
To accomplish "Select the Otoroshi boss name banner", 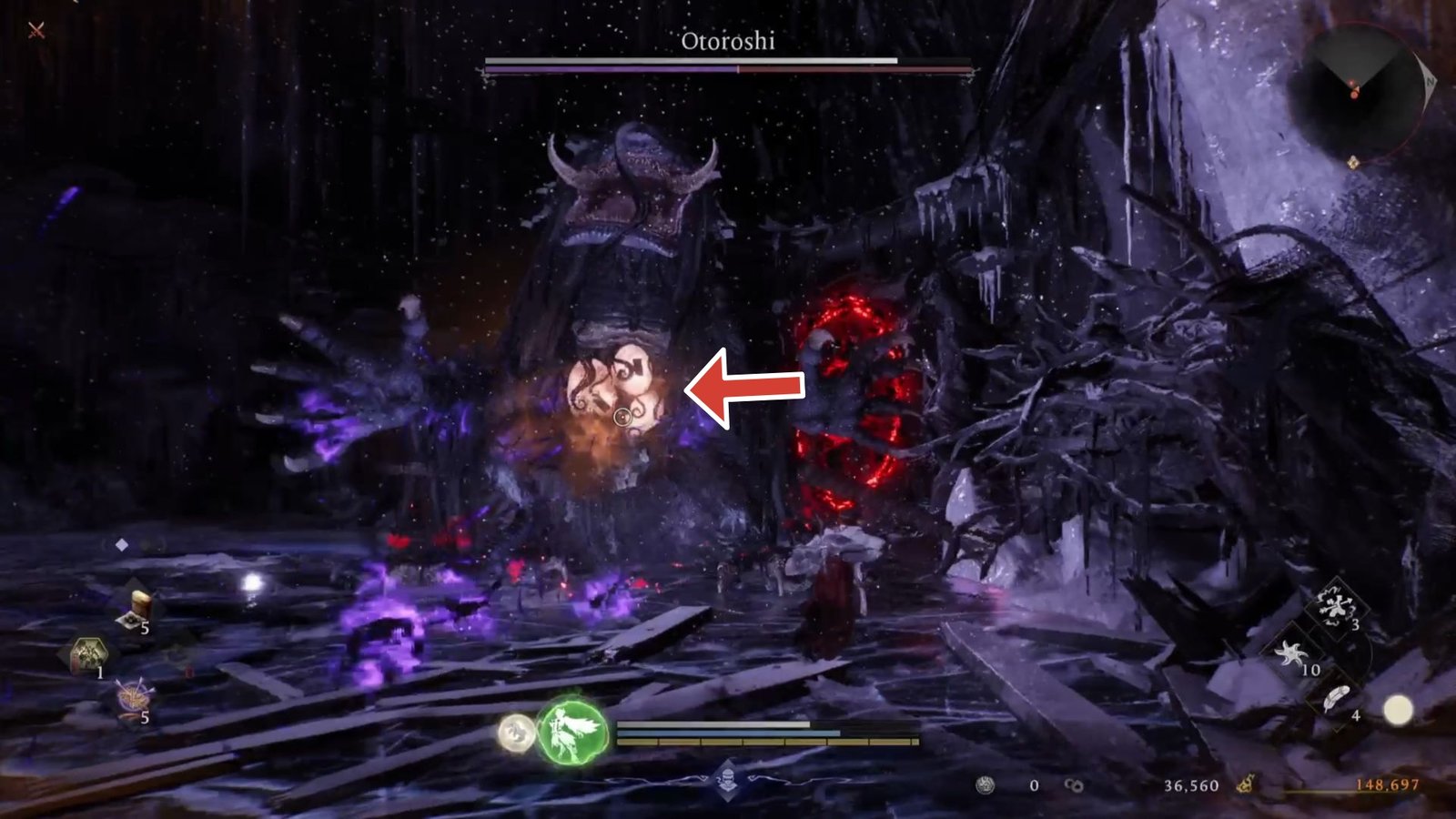I will [727, 41].
